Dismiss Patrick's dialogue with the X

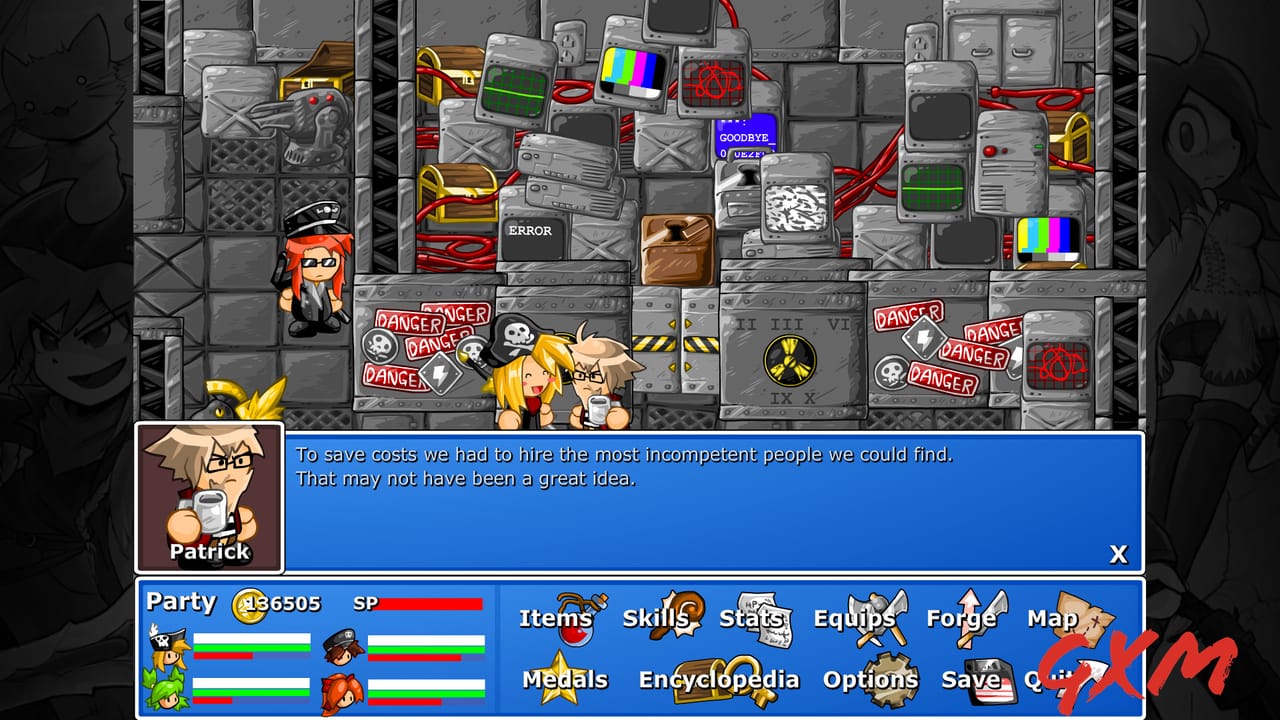pos(1119,554)
